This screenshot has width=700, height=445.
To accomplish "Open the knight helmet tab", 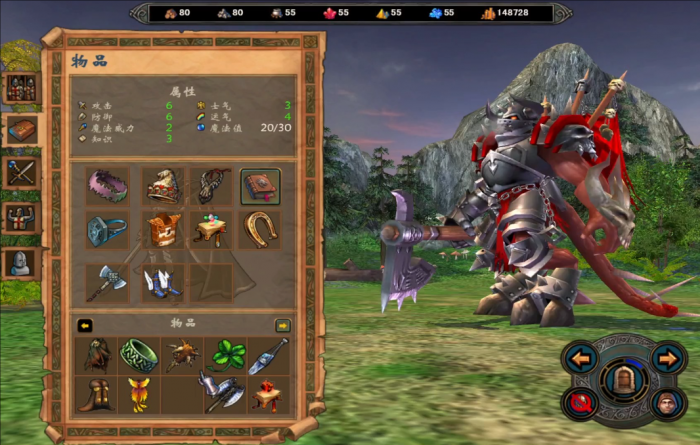I will click(x=22, y=263).
